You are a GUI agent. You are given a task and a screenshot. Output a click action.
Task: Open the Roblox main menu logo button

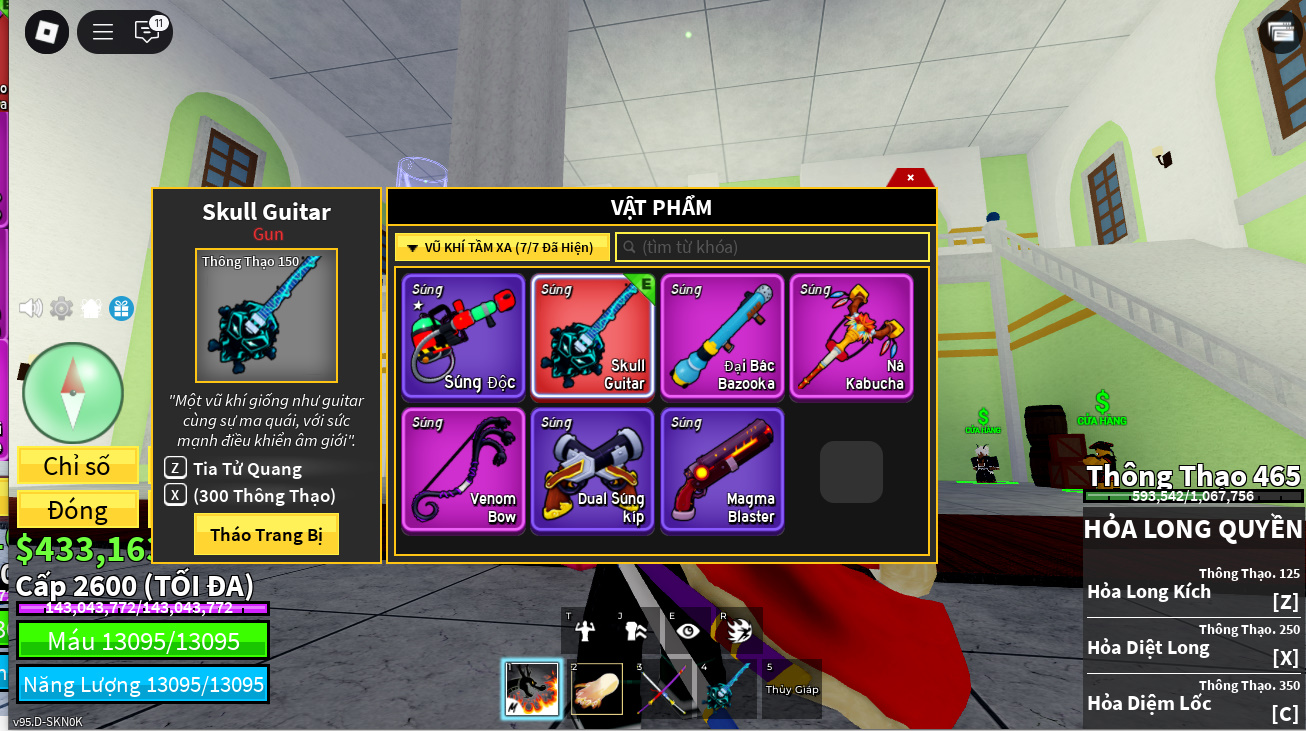click(x=46, y=32)
